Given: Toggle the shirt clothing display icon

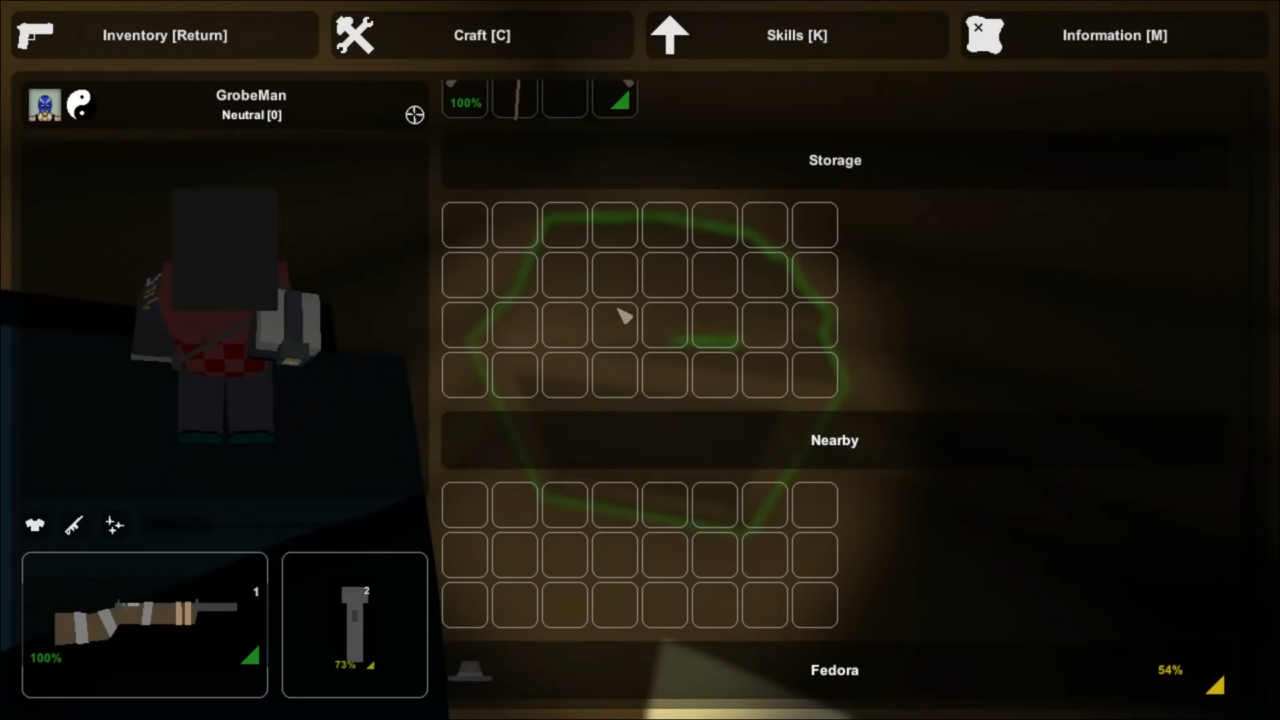Looking at the screenshot, I should pyautogui.click(x=35, y=525).
